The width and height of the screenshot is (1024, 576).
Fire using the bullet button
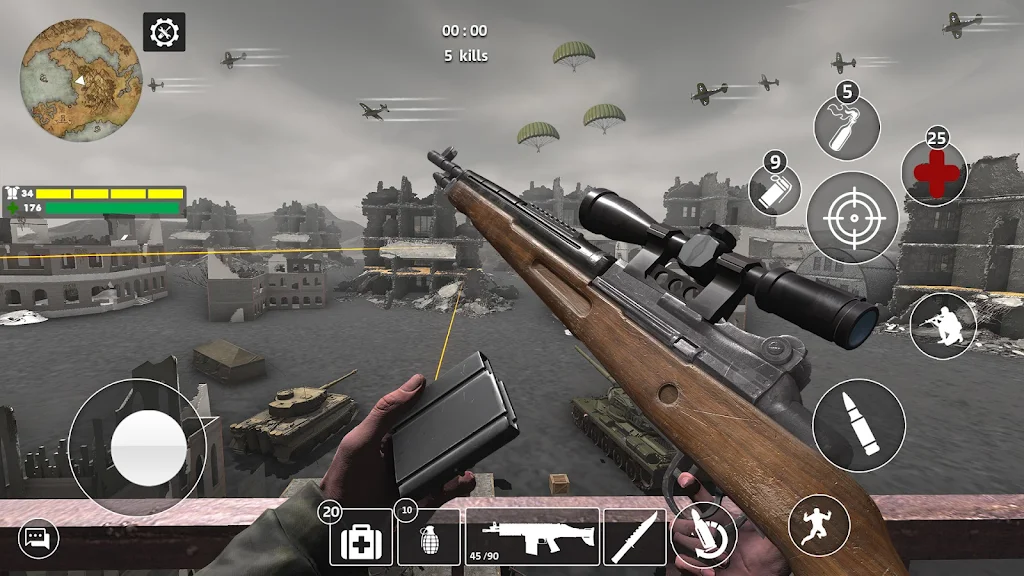click(858, 425)
